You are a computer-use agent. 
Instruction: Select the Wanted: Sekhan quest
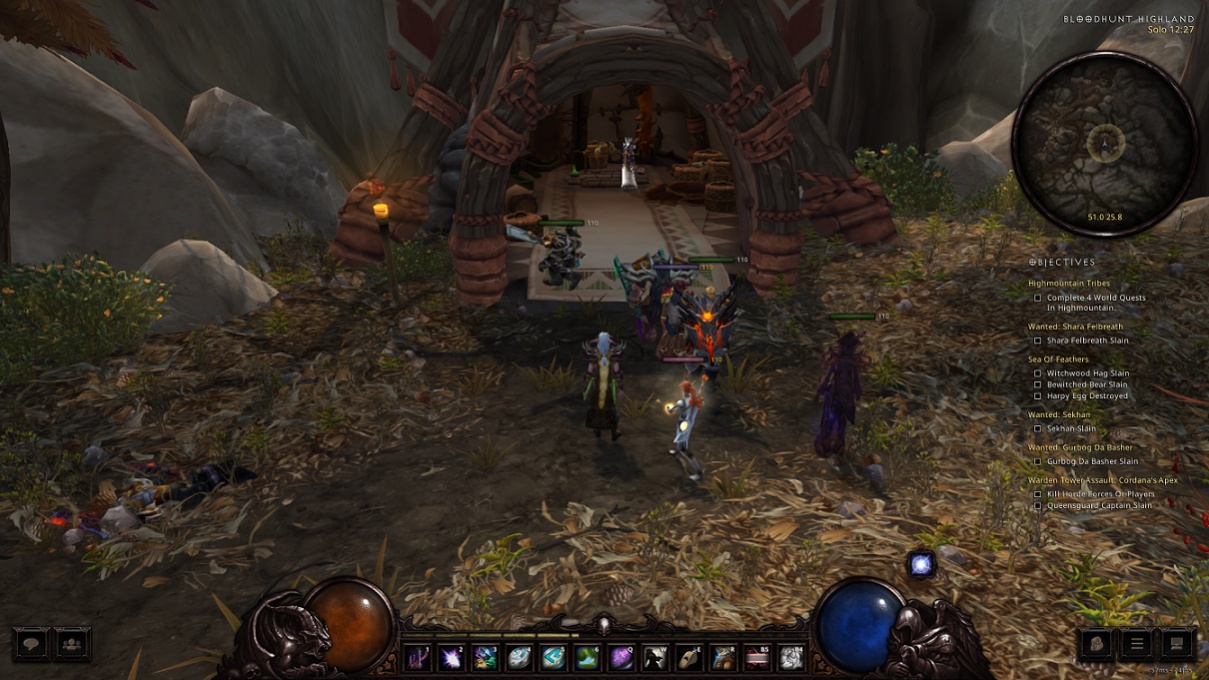(1059, 415)
